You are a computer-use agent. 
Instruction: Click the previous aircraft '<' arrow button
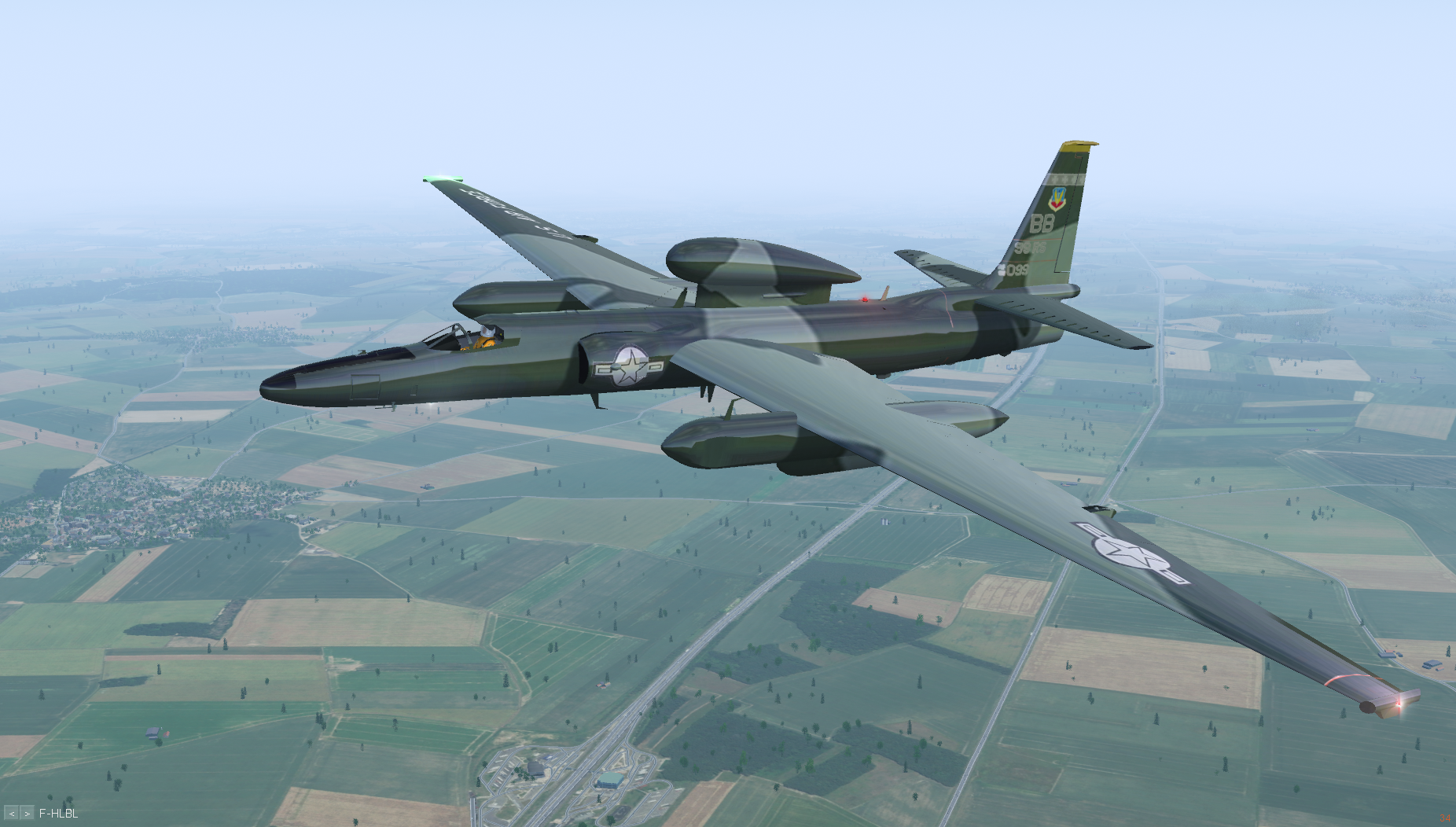(x=12, y=814)
